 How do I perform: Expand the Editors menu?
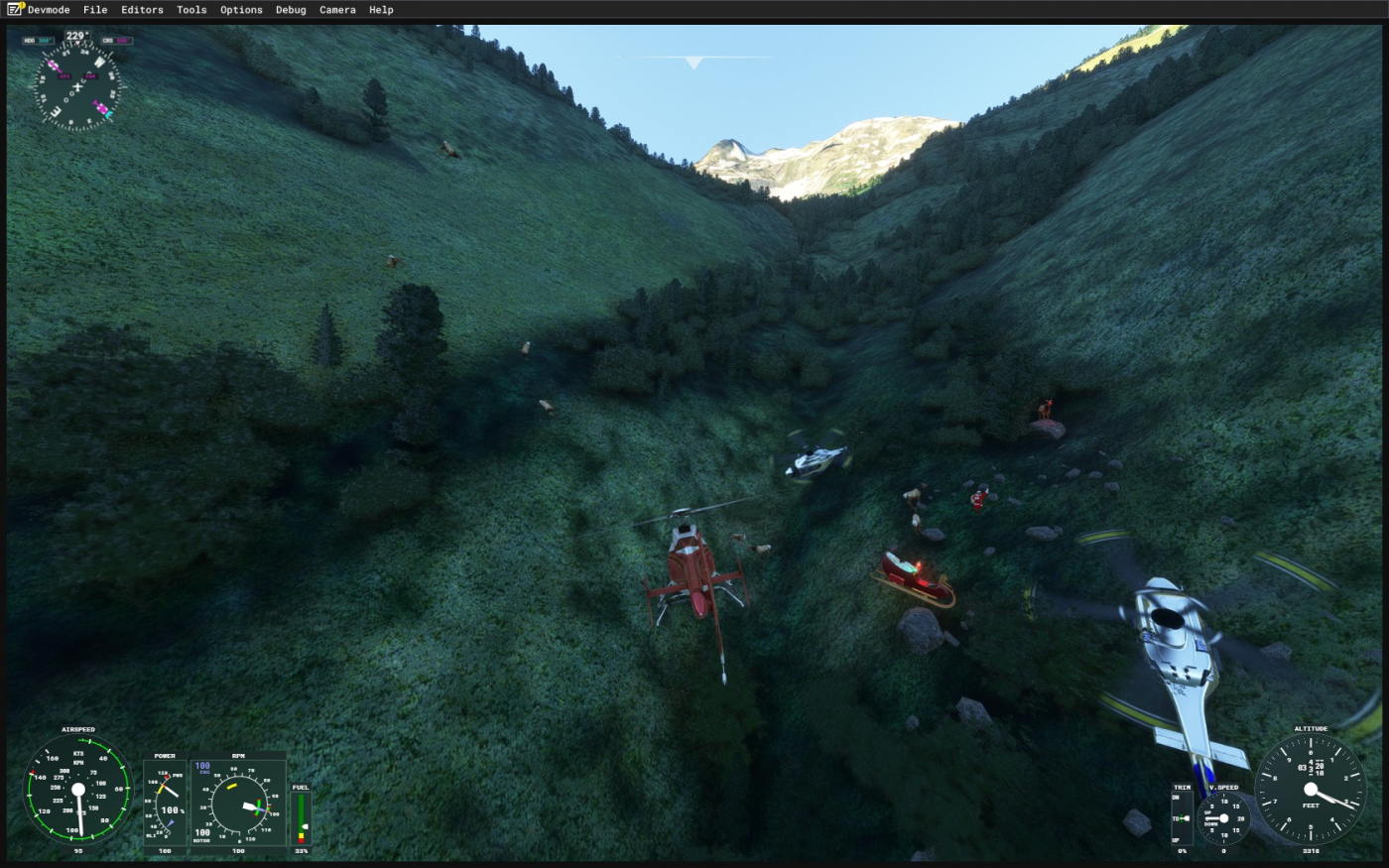[142, 10]
